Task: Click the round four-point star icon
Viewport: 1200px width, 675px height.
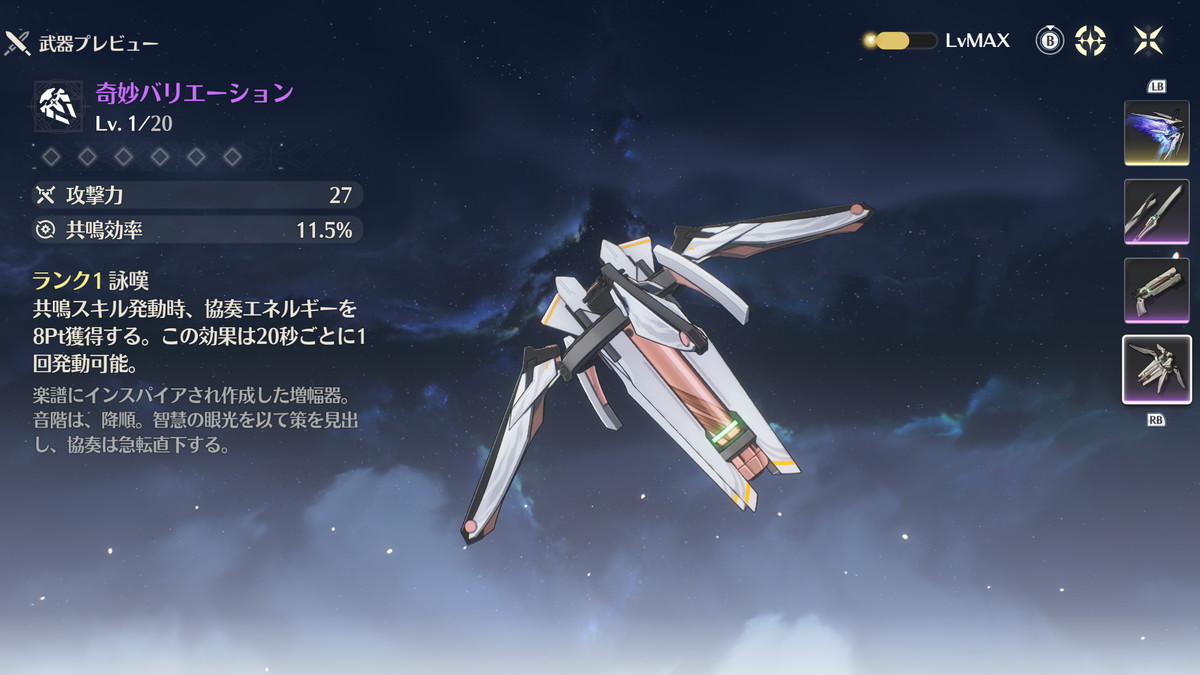Action: [x=1090, y=41]
